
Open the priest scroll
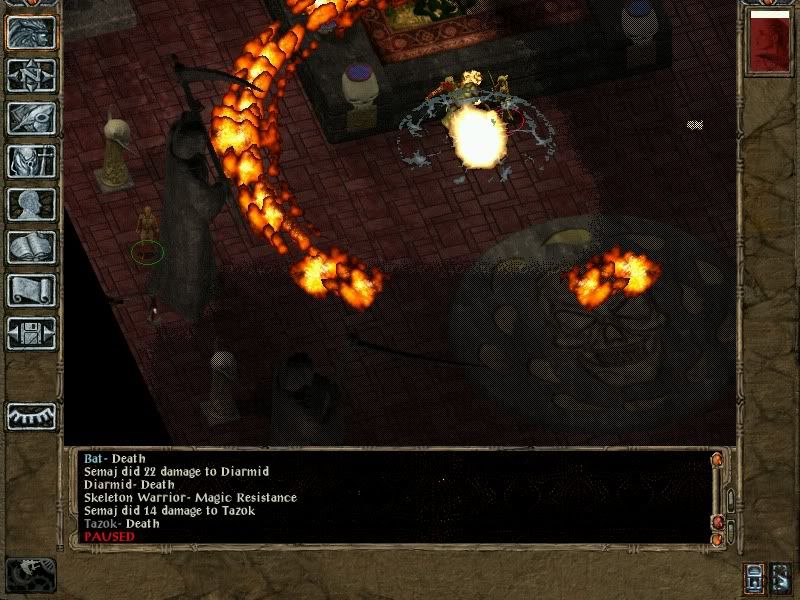pos(31,290)
